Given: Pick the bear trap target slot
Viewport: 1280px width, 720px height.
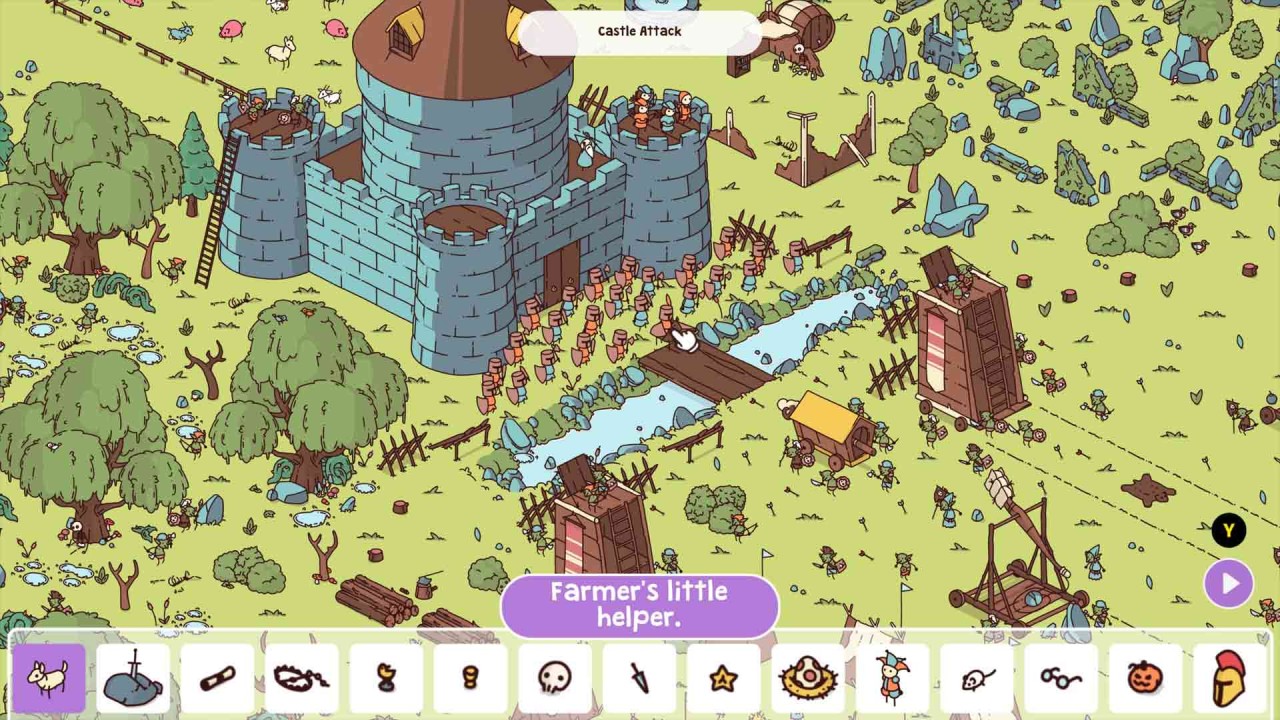Looking at the screenshot, I should tap(302, 679).
